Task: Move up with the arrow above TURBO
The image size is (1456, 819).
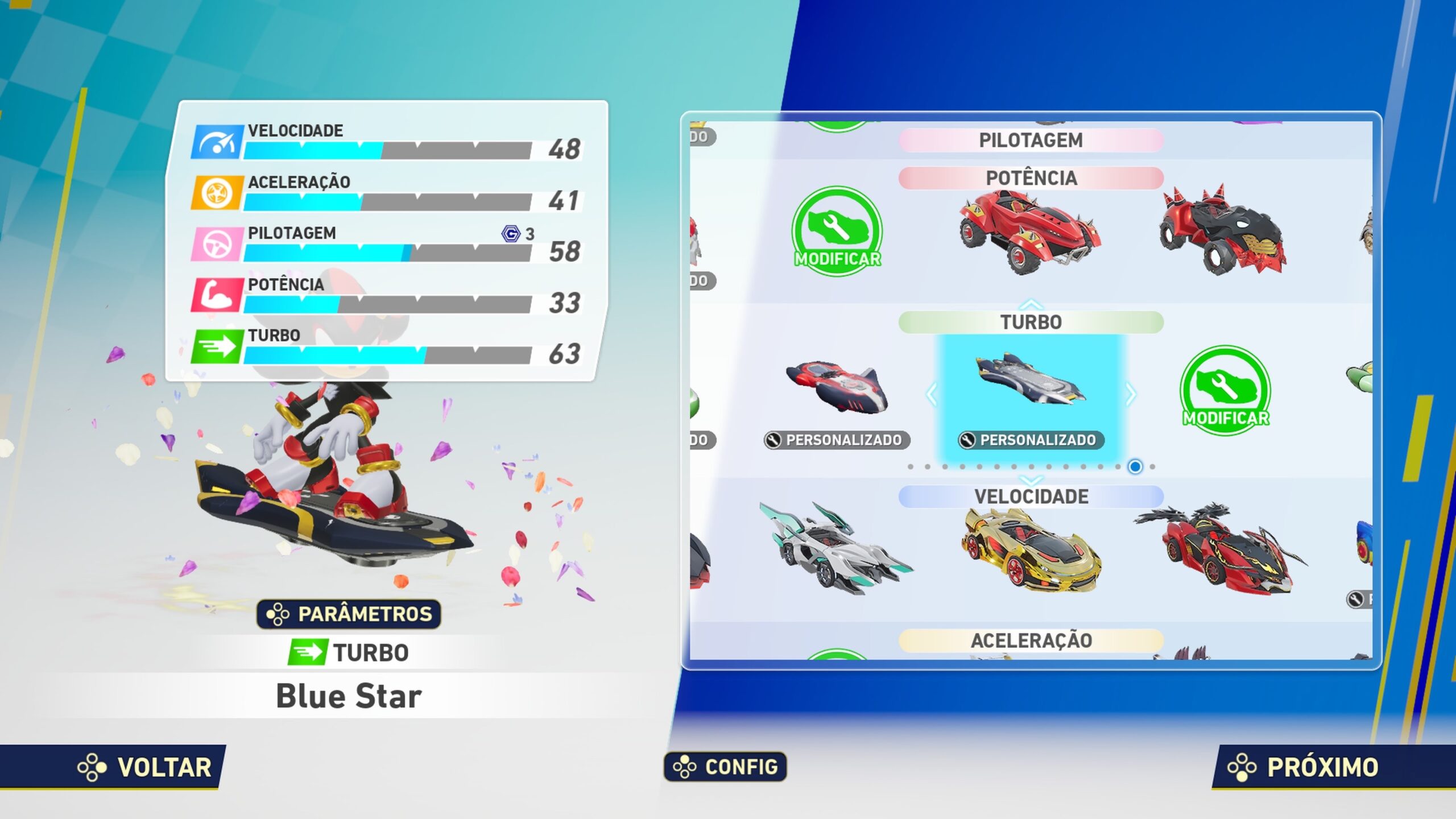Action: coord(1031,304)
